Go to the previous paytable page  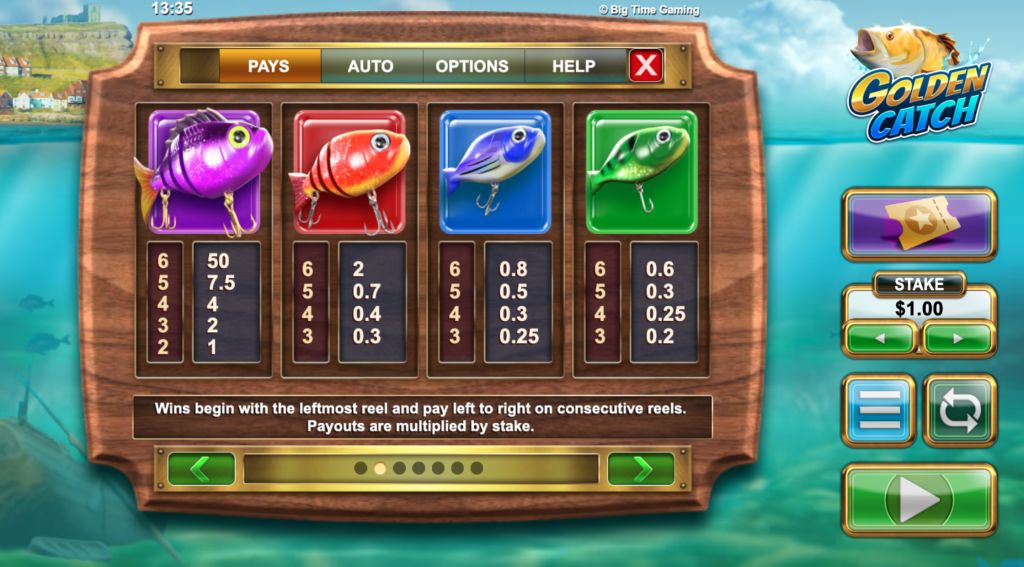pos(201,469)
